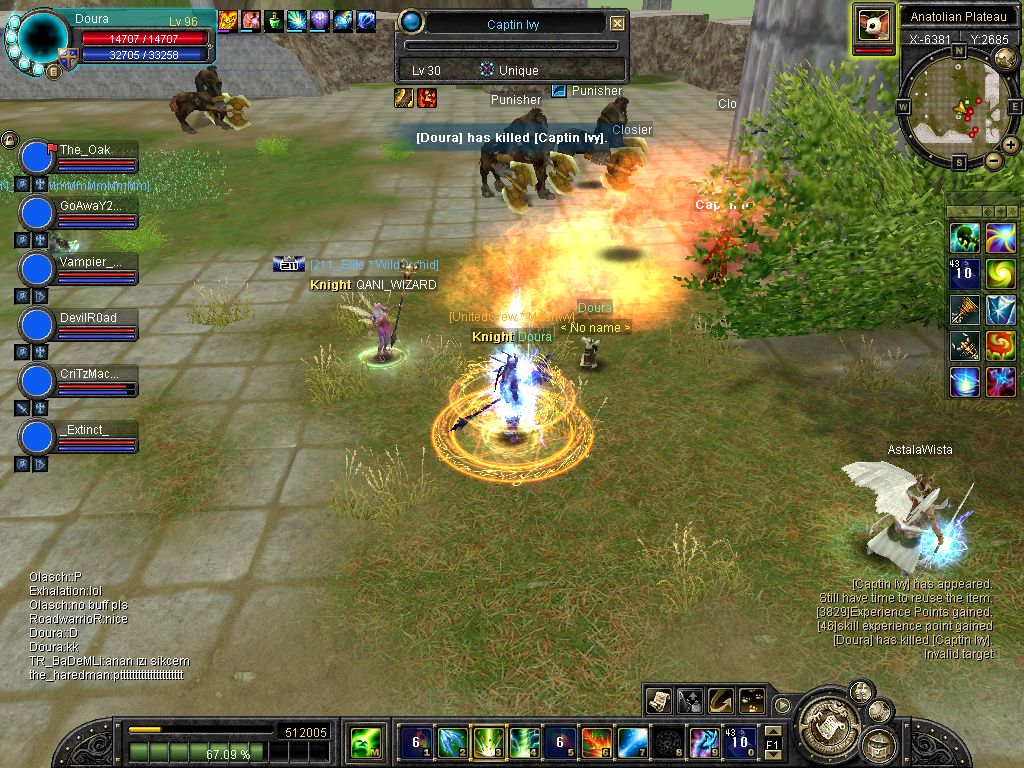The width and height of the screenshot is (1024, 768).
Task: Select the pet portrait icon
Action: point(873,24)
